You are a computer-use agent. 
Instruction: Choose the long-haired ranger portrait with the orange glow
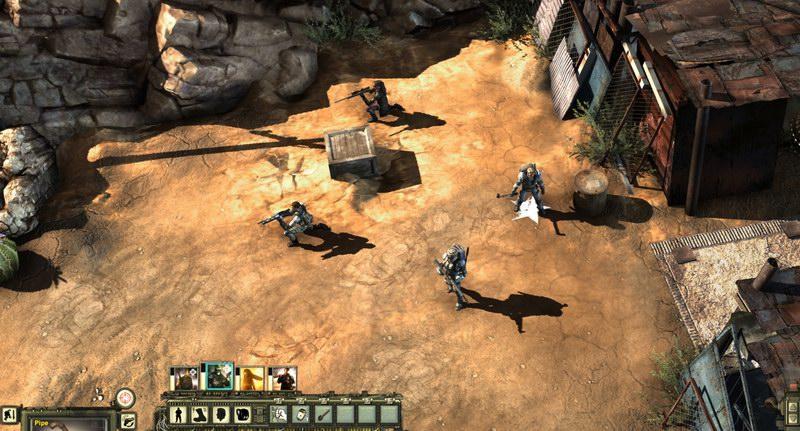tap(251, 378)
